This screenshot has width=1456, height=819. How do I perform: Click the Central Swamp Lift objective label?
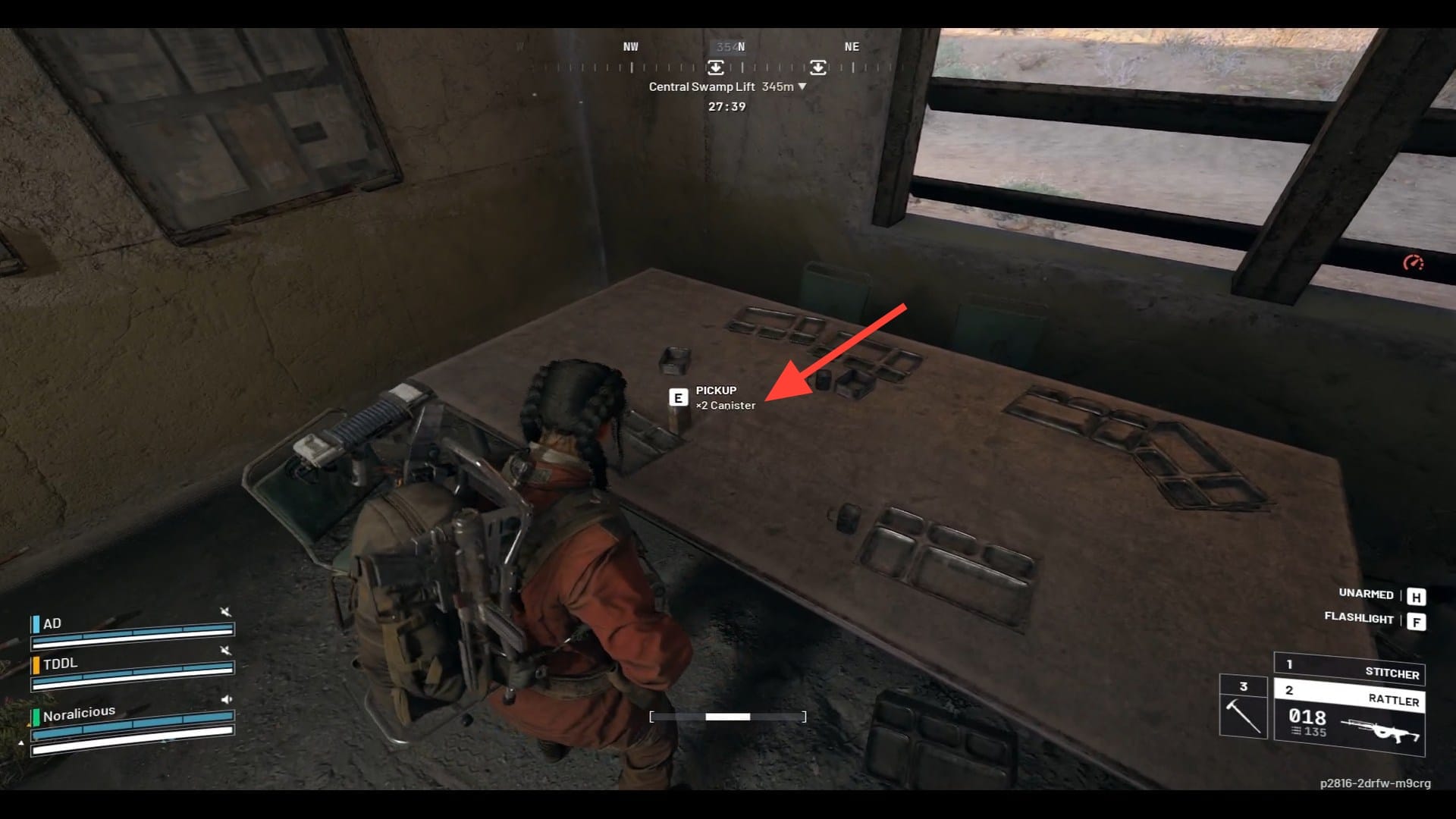click(701, 86)
